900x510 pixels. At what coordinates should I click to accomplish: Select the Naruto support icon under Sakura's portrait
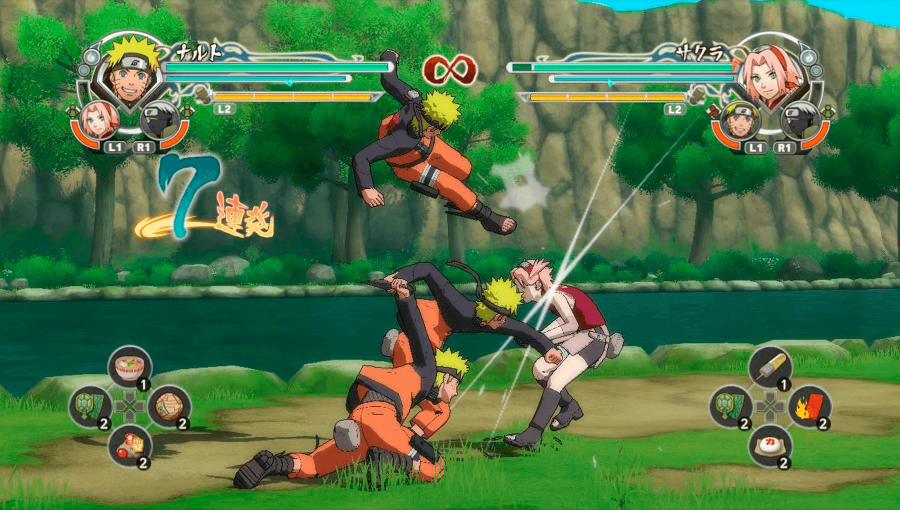pyautogui.click(x=740, y=120)
